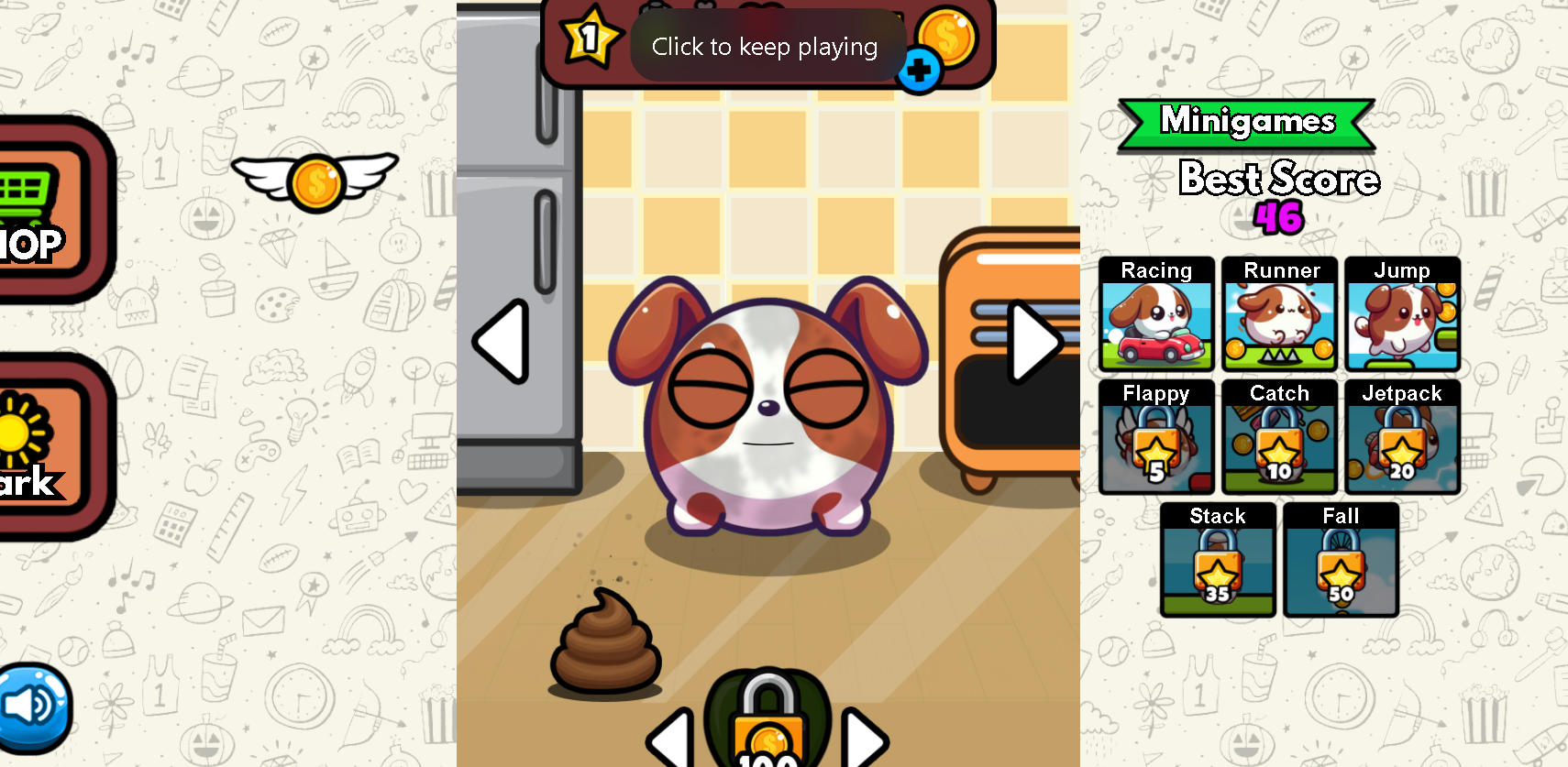
Task: View the Jetpack minigame locked at 20
Action: click(1402, 438)
